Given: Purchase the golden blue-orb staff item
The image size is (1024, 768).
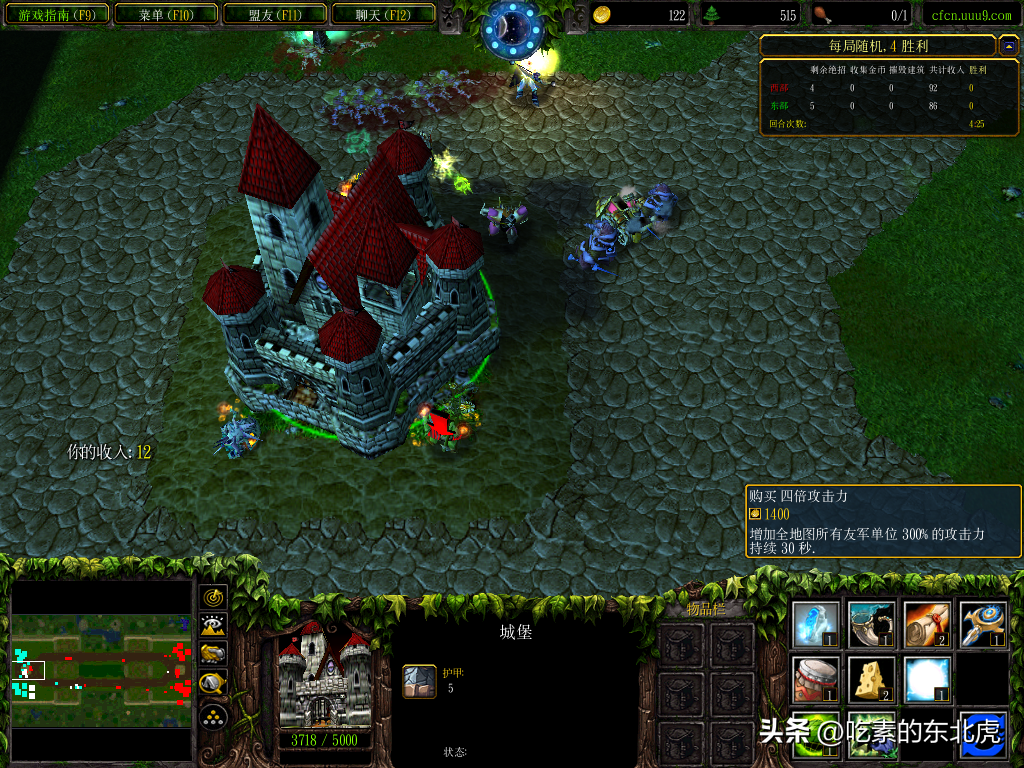Looking at the screenshot, I should [x=982, y=624].
